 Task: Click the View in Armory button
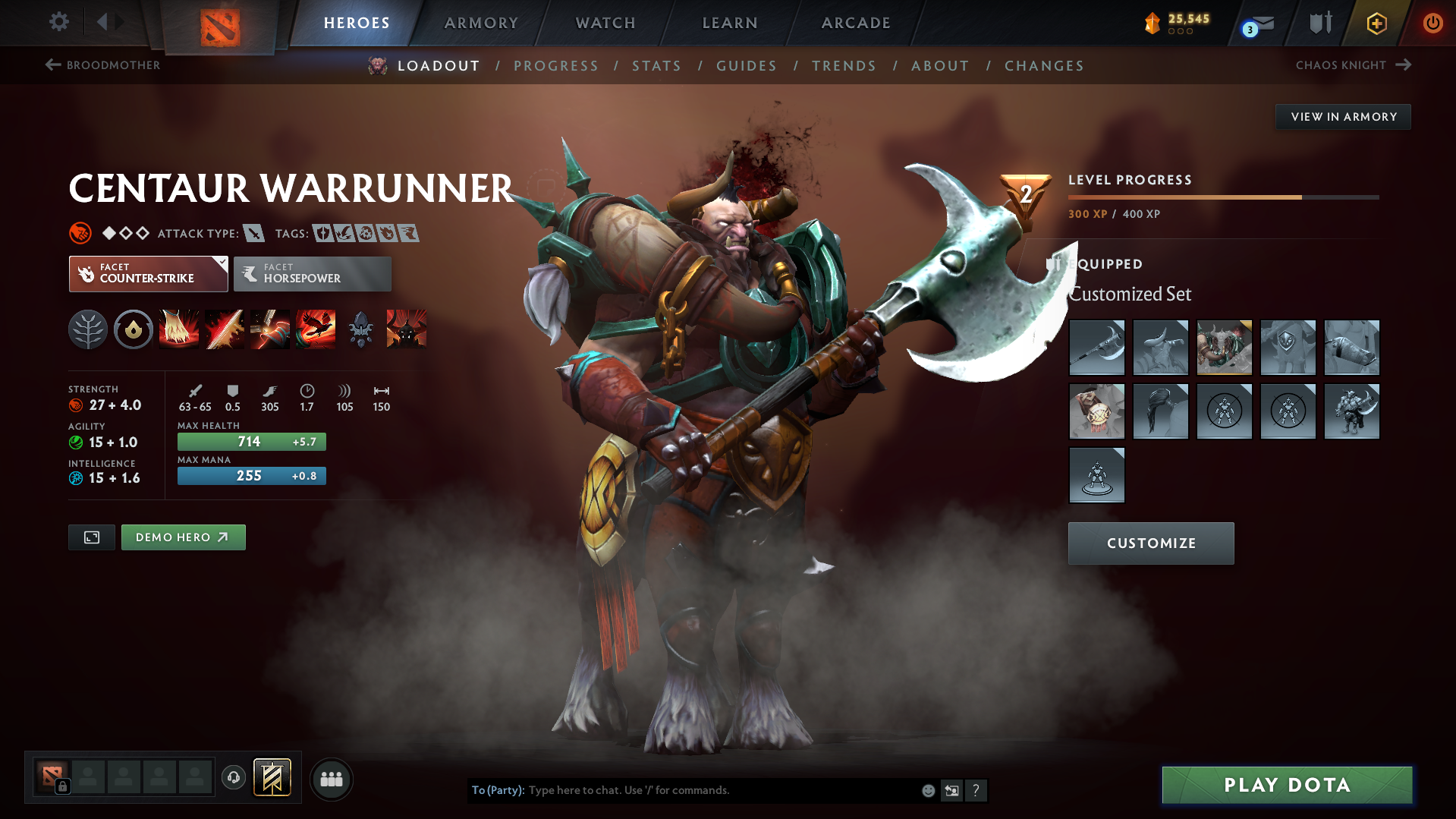(1343, 116)
